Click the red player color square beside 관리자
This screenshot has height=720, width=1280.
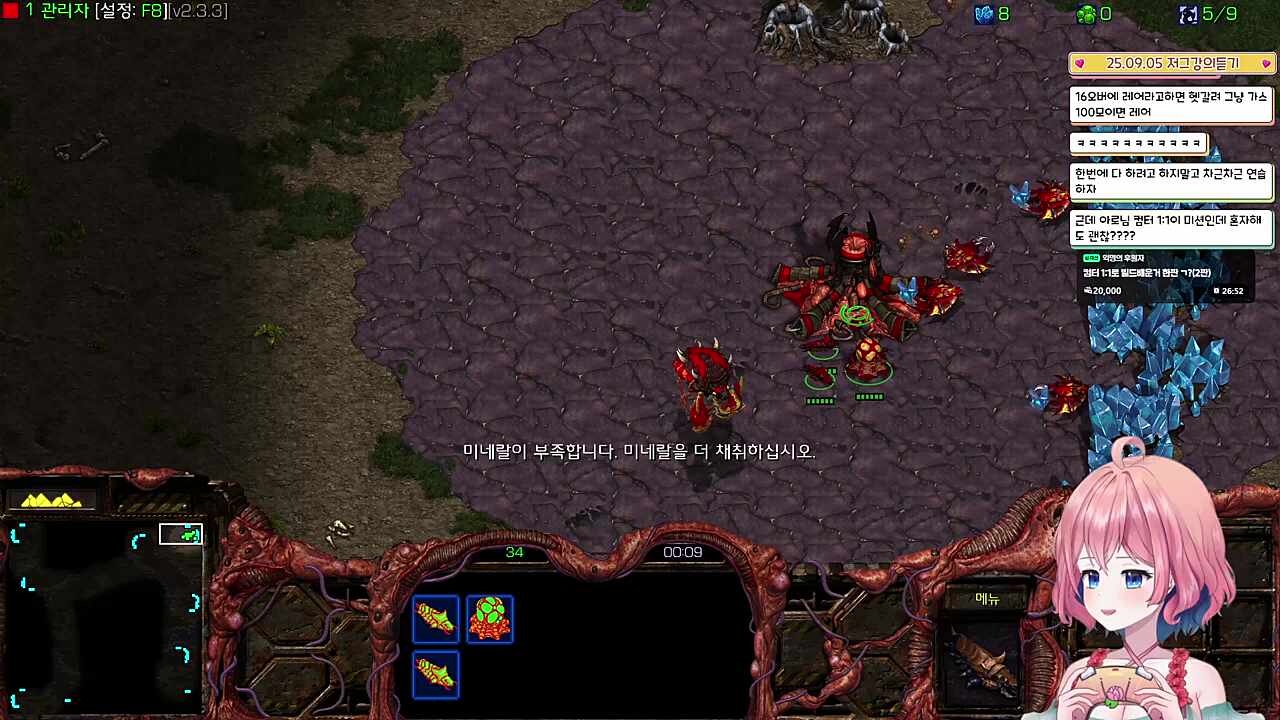click(9, 12)
